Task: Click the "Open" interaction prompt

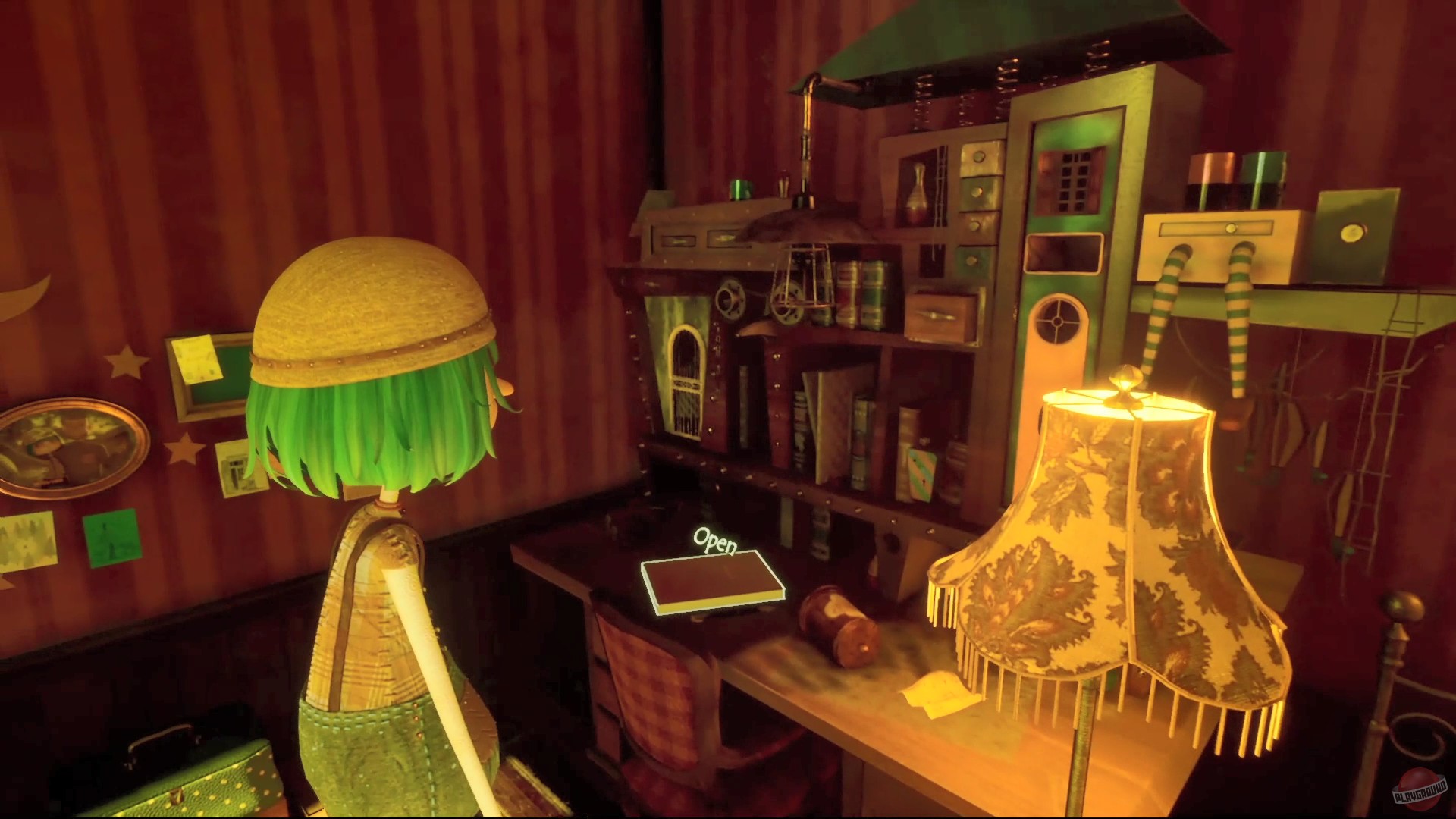Action: point(716,542)
